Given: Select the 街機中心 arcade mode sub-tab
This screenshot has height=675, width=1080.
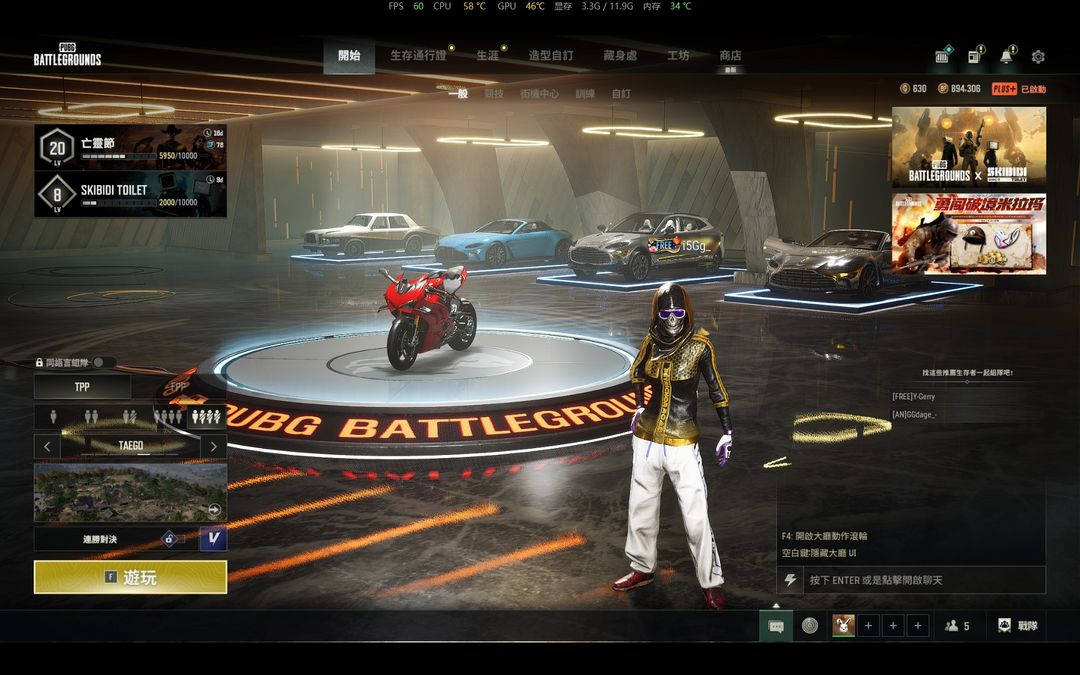Looking at the screenshot, I should tap(539, 93).
